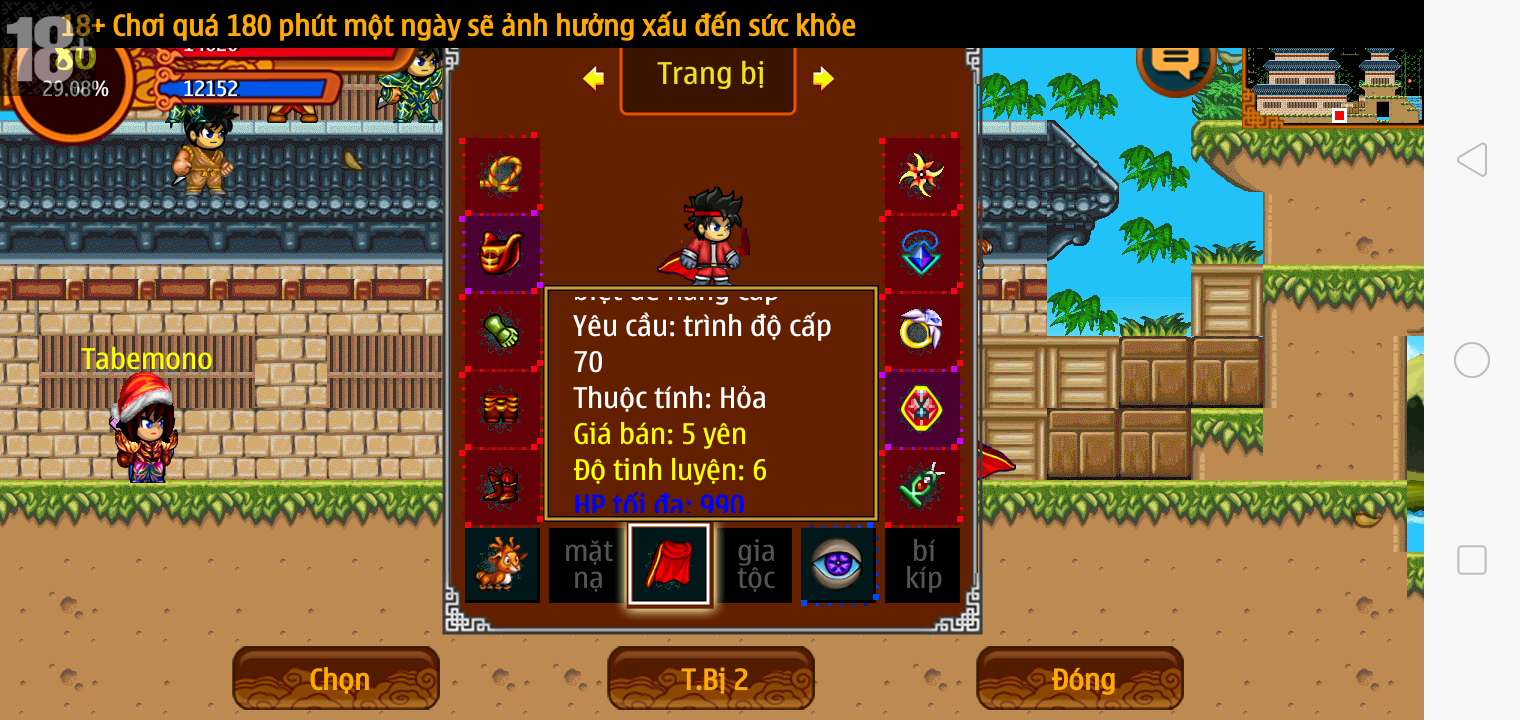Click the Chọn button

[336, 679]
